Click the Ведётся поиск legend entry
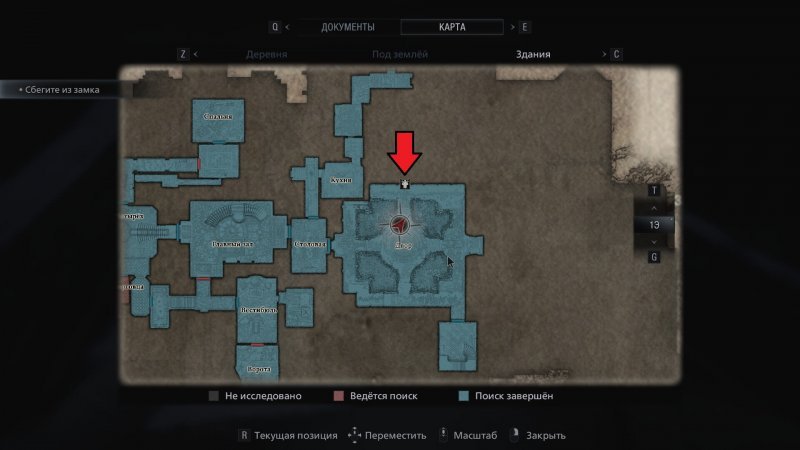This screenshot has height=450, width=800. point(380,396)
